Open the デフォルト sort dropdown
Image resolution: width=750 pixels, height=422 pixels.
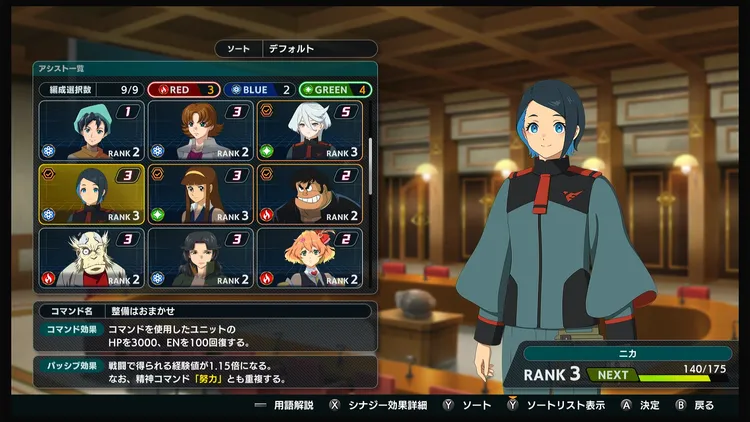click(319, 48)
